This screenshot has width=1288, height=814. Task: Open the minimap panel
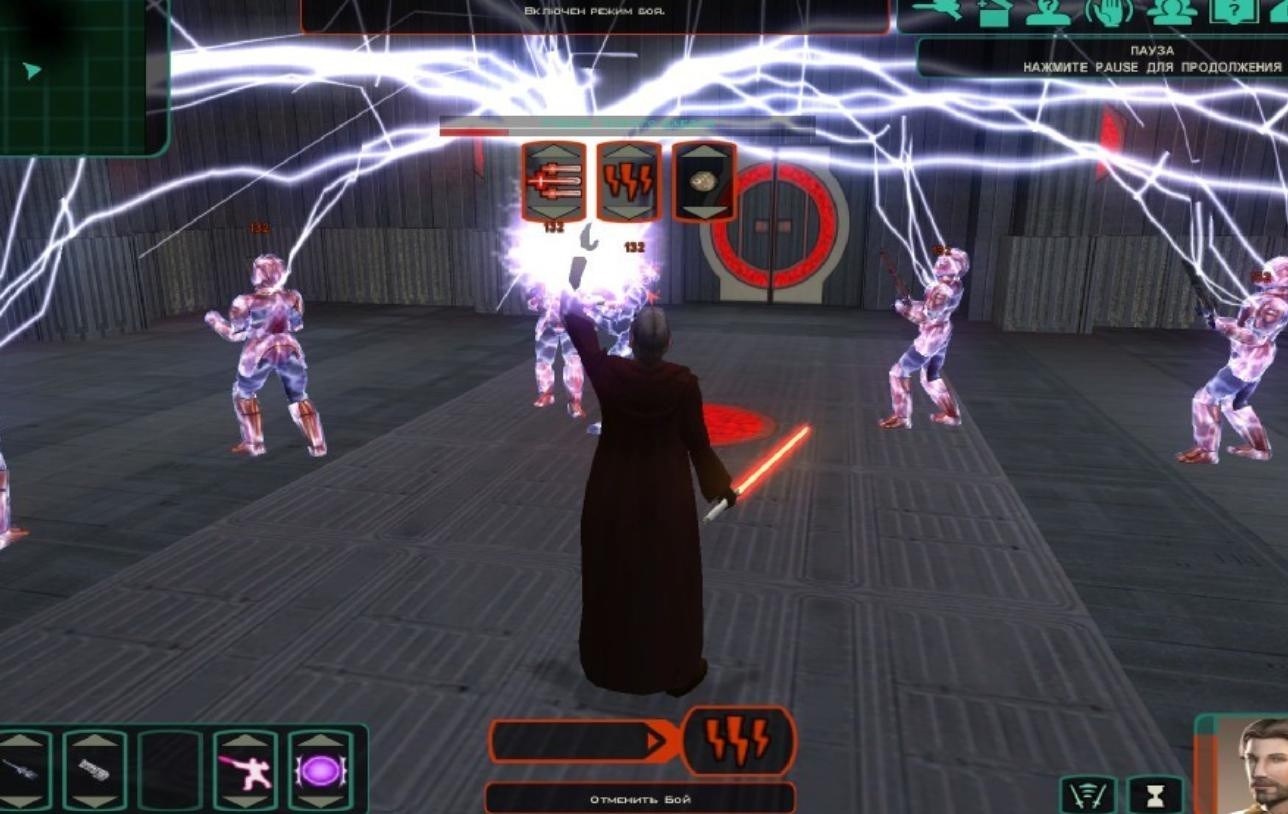click(80, 75)
